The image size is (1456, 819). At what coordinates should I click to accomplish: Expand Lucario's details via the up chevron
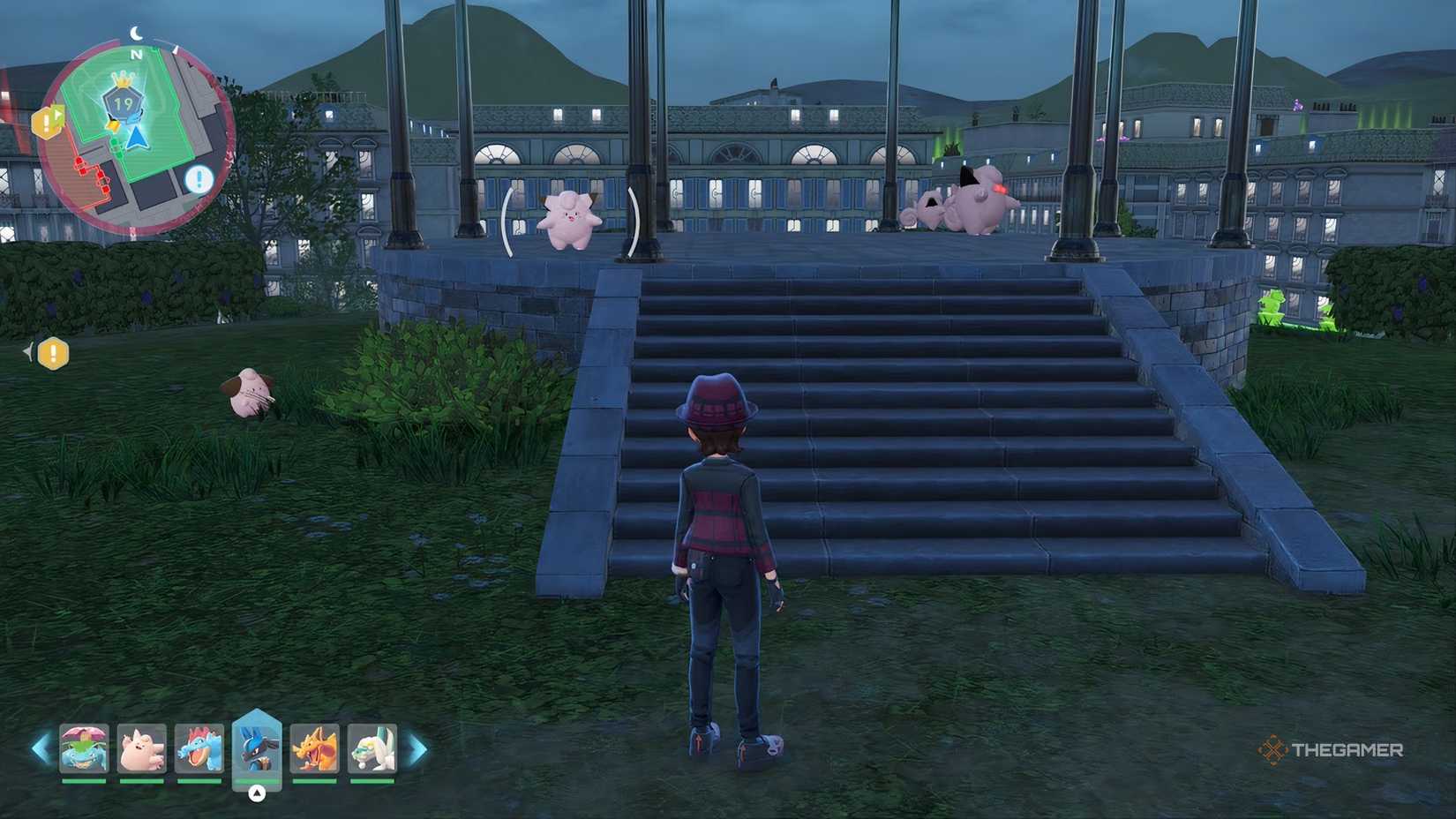[x=257, y=792]
